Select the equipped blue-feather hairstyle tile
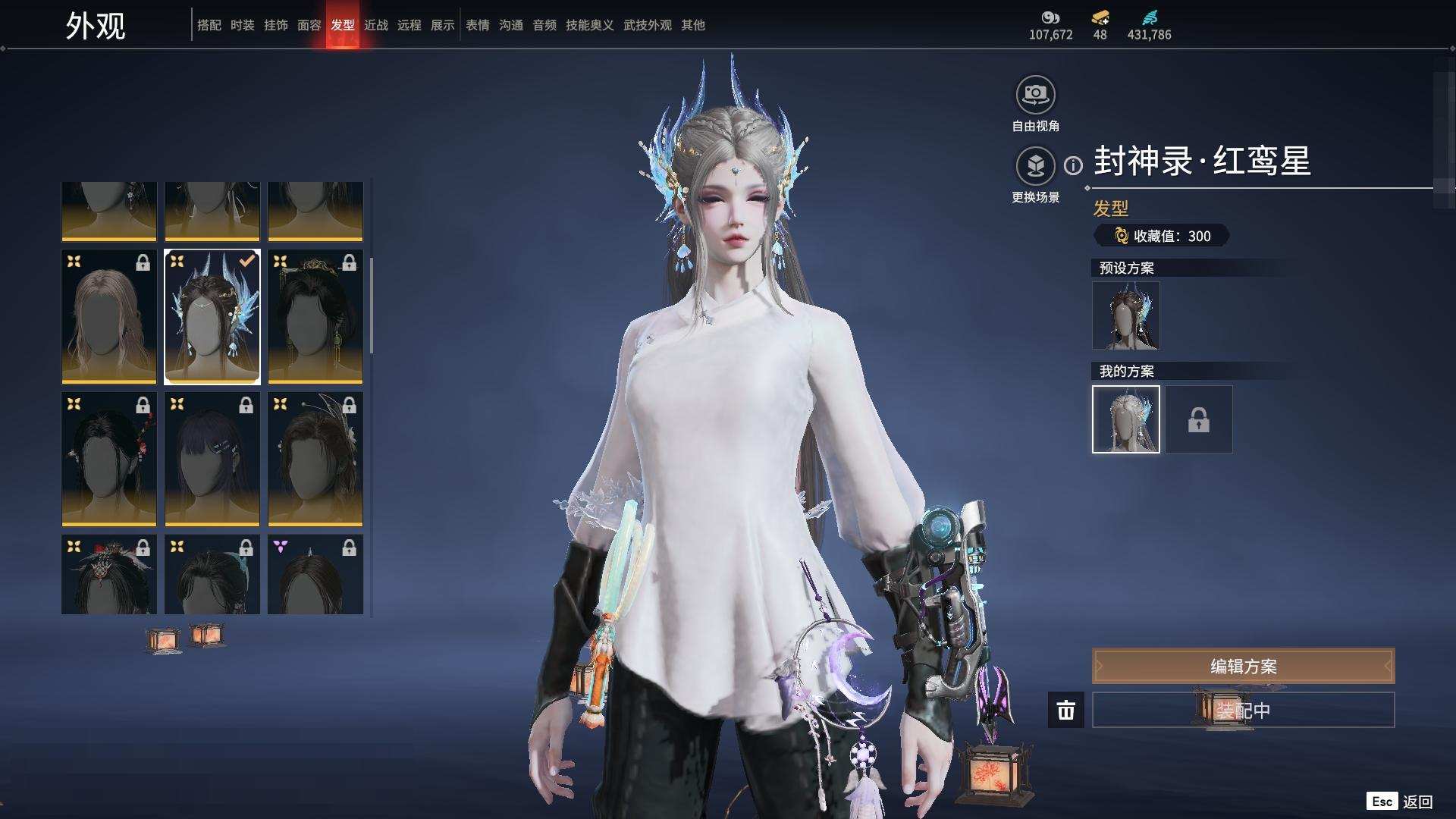Image resolution: width=1456 pixels, height=819 pixels. coord(212,316)
